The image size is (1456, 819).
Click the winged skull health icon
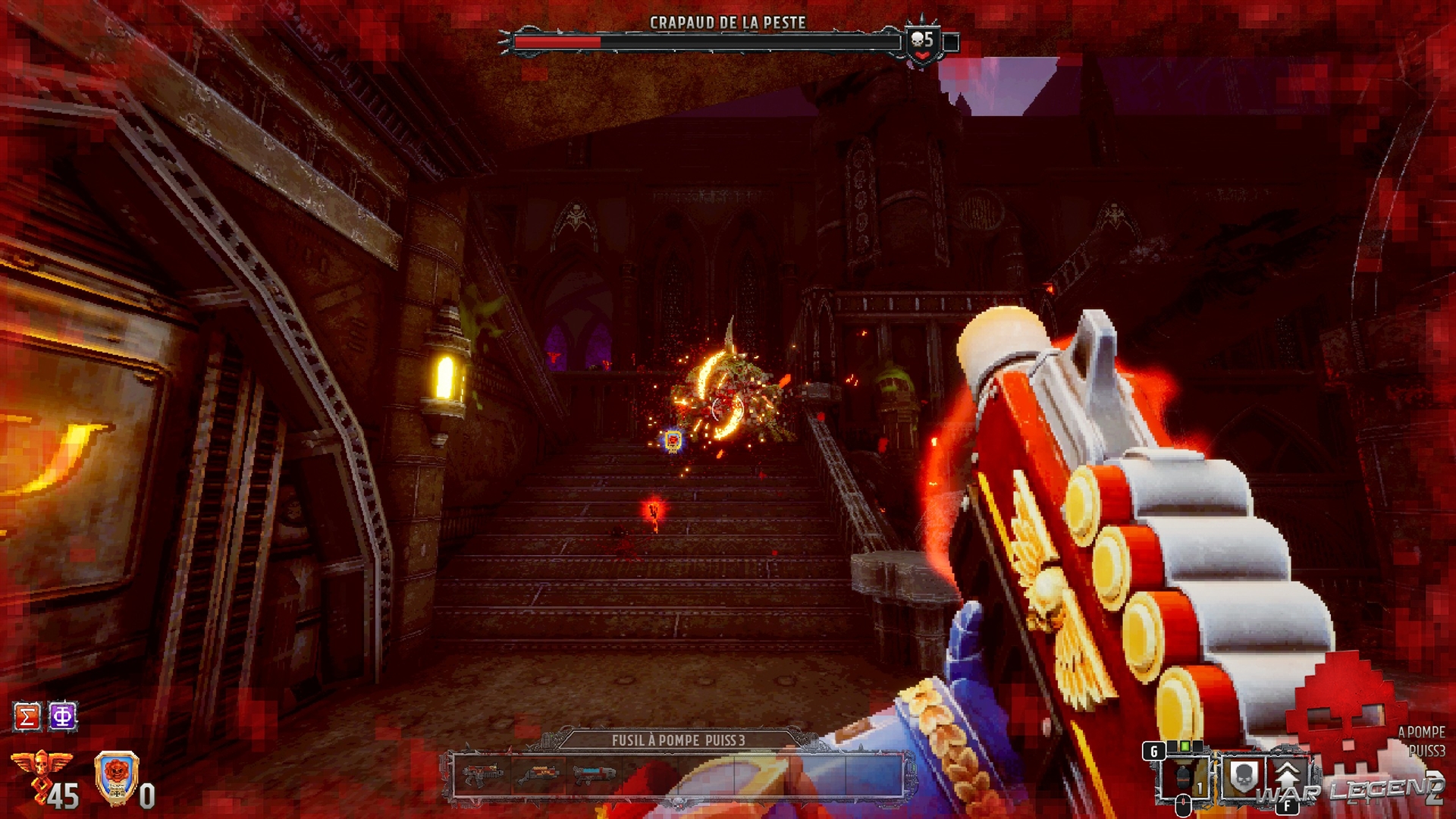click(x=42, y=766)
